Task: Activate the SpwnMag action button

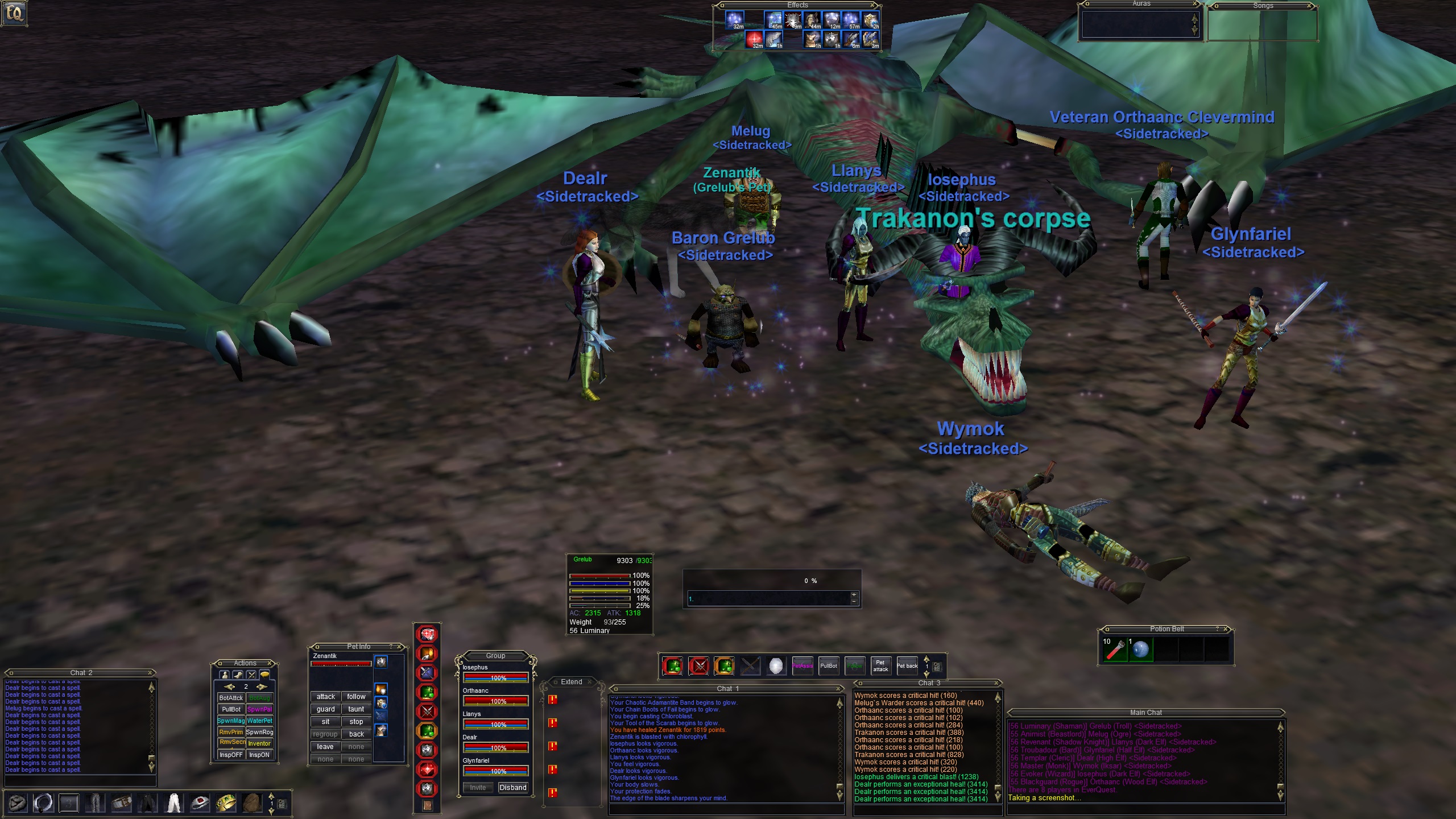Action: tap(231, 721)
